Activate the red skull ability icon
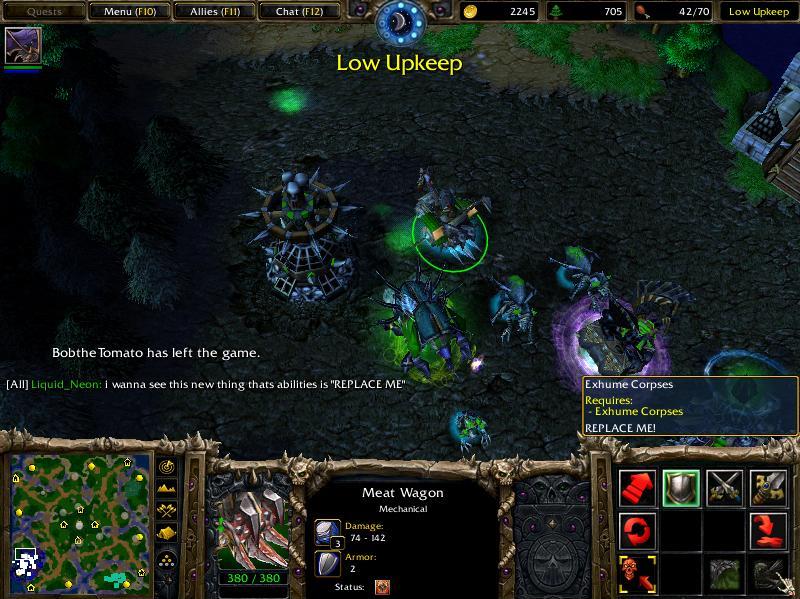 click(637, 573)
